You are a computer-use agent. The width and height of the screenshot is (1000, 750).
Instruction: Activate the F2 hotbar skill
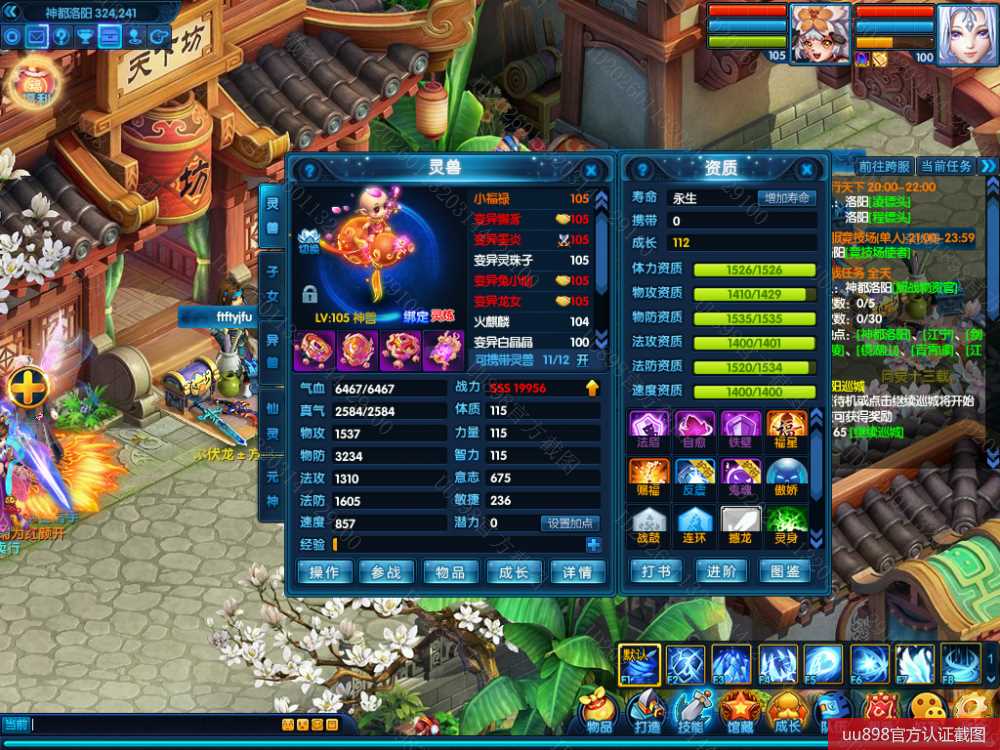click(x=685, y=663)
